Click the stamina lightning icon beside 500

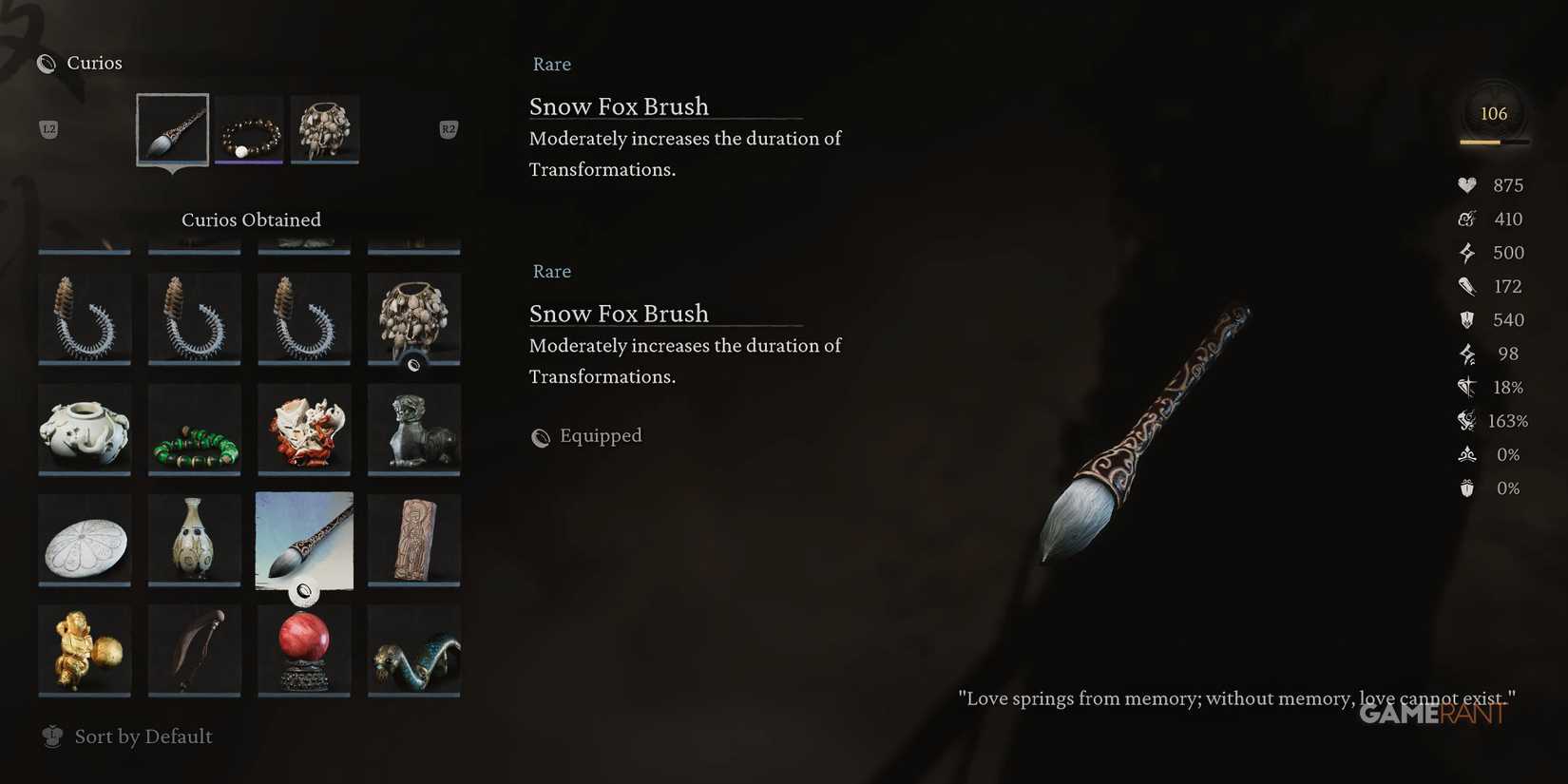click(1466, 252)
